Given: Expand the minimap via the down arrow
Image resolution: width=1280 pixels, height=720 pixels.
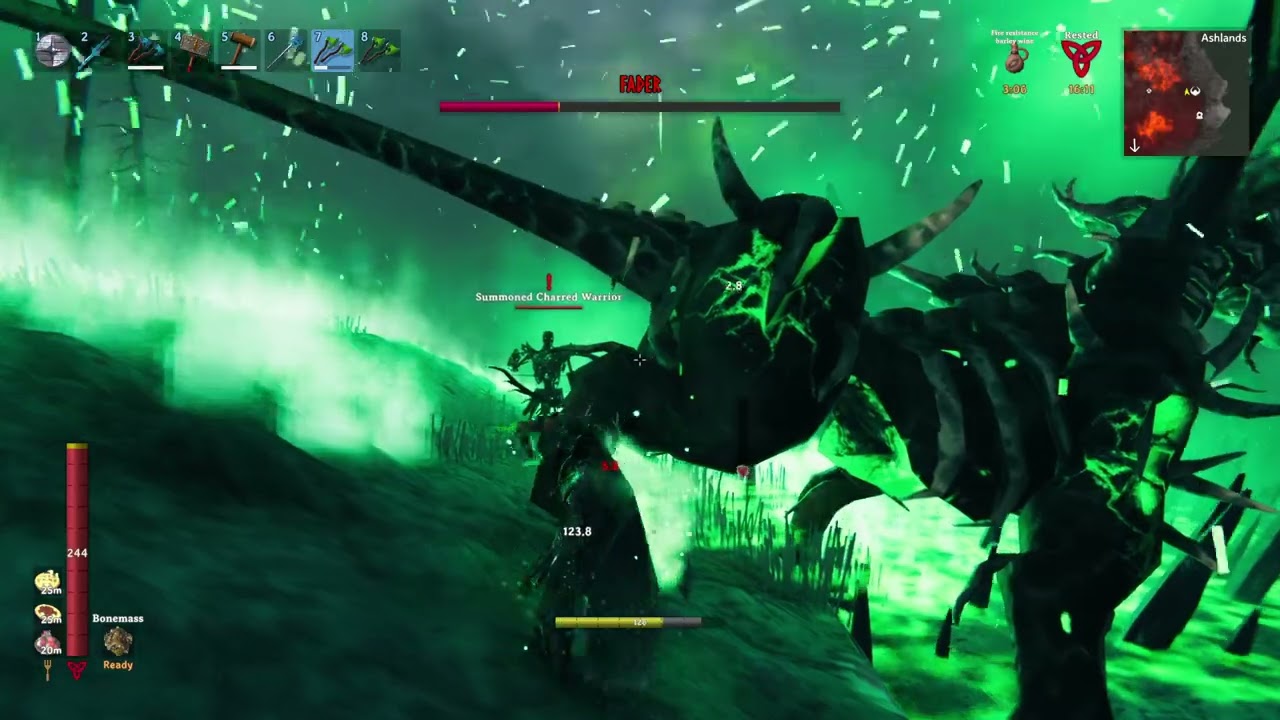Looking at the screenshot, I should point(1134,146).
